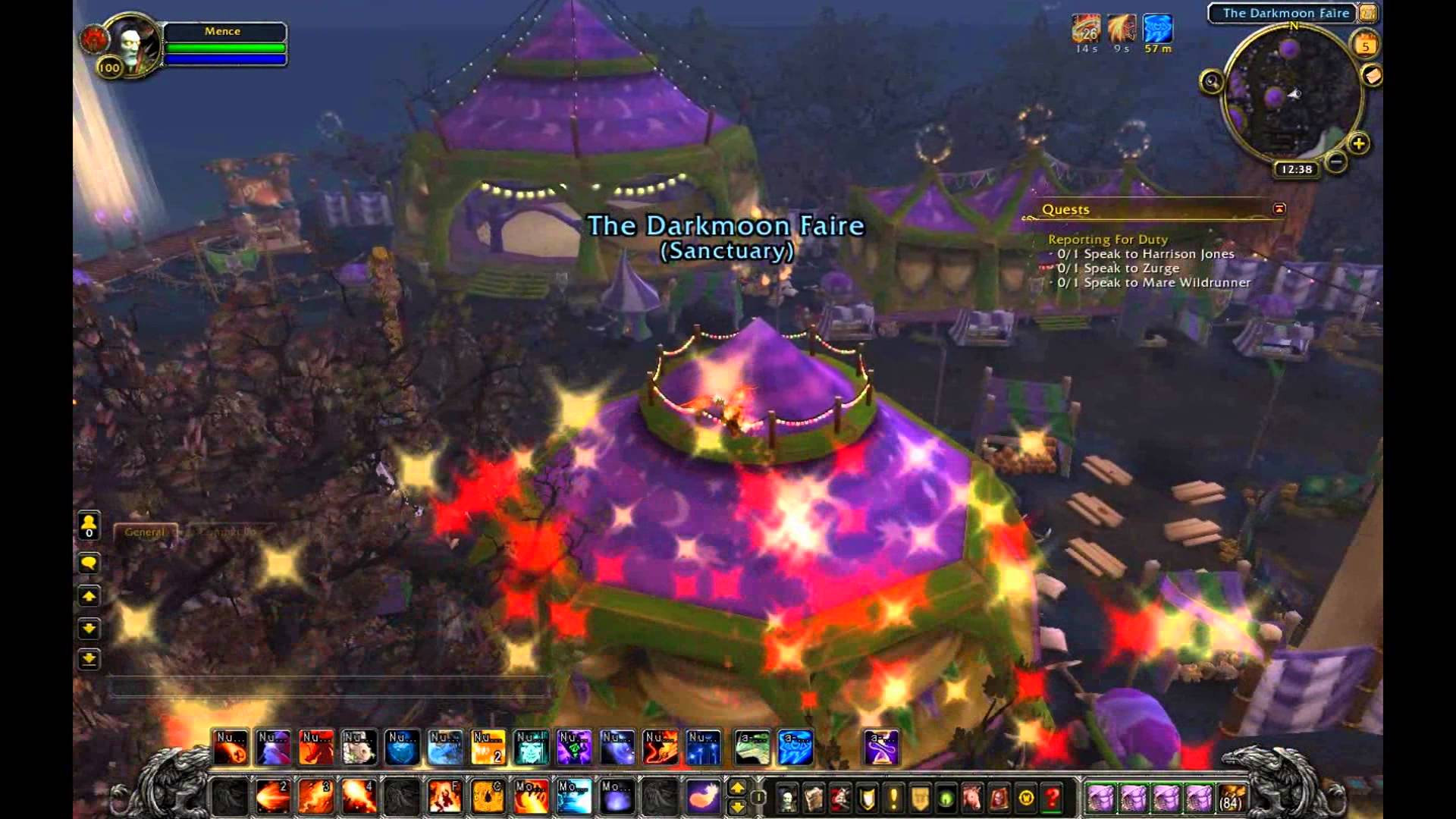Open the backpack showing 84 free slots
The height and width of the screenshot is (819, 1456).
pos(1232,799)
